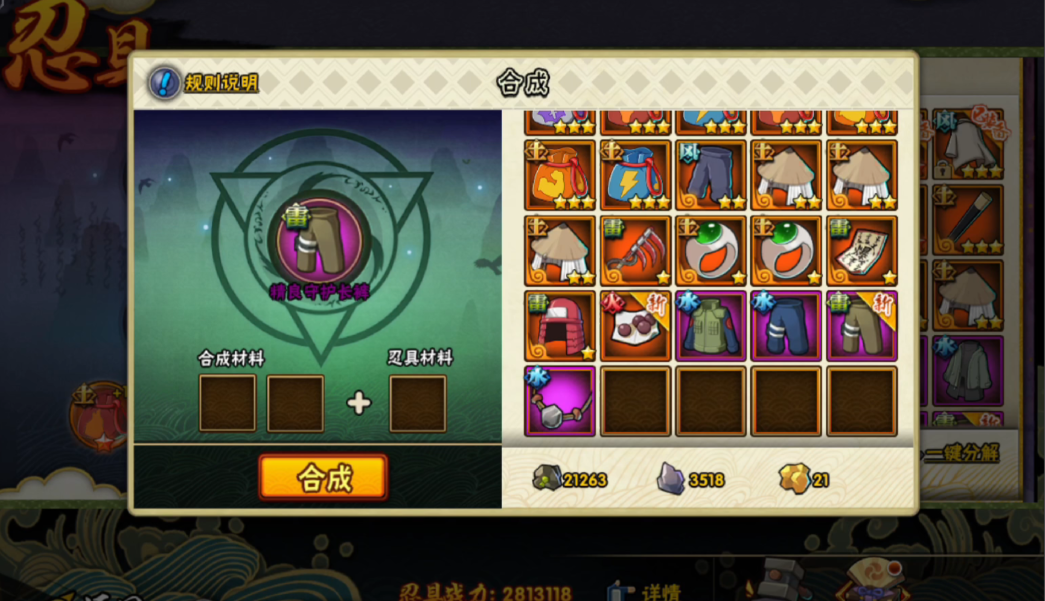Choose the blue water-element pants
1045x601 pixels.
coord(786,325)
